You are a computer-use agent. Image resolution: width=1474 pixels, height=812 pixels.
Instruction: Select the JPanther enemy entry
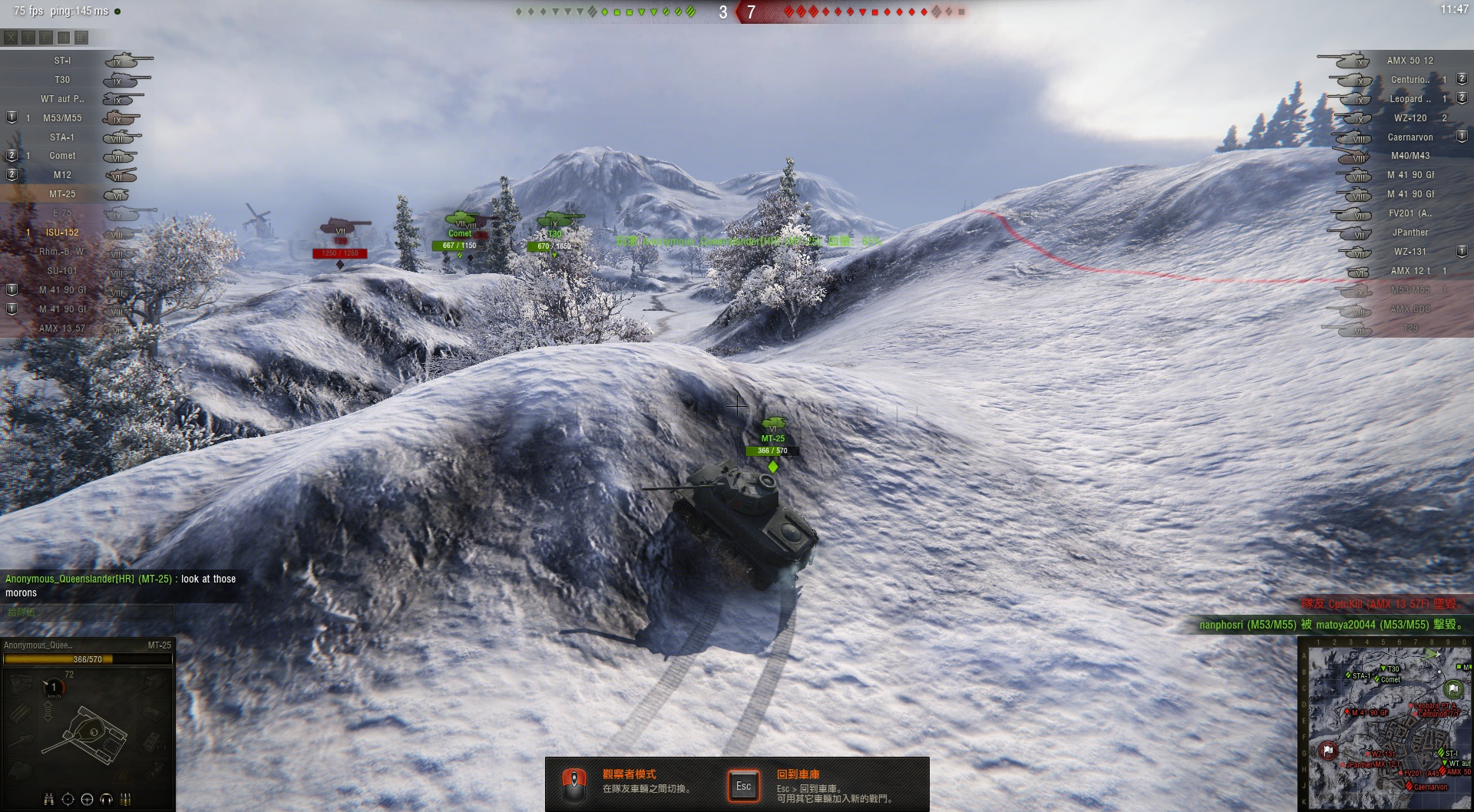[1410, 233]
